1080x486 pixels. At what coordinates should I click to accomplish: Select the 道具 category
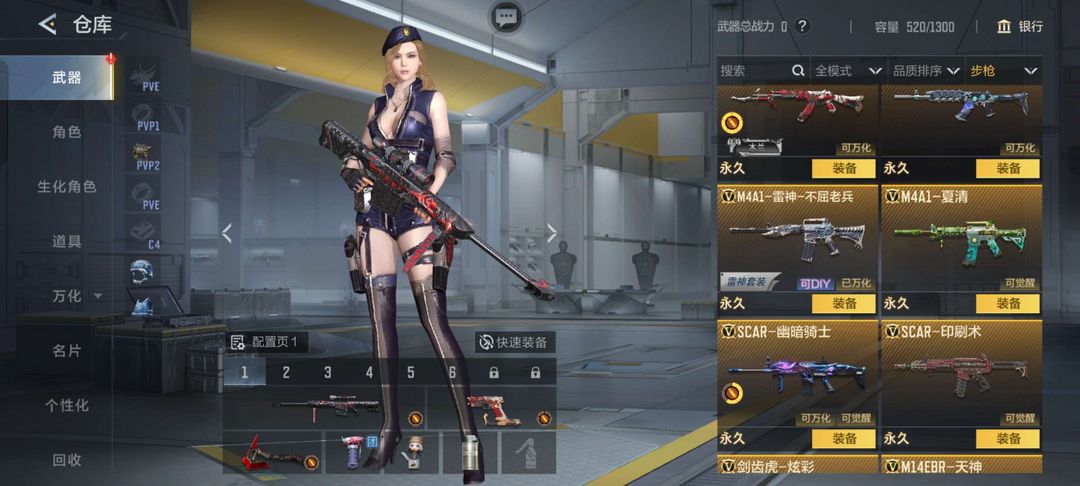pyautogui.click(x=66, y=241)
